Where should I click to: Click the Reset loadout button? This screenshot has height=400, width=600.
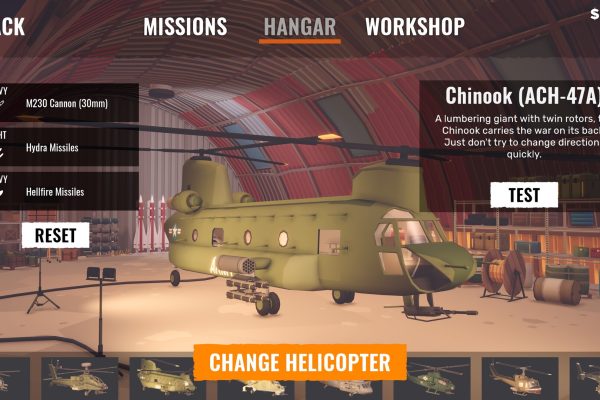[x=55, y=235]
